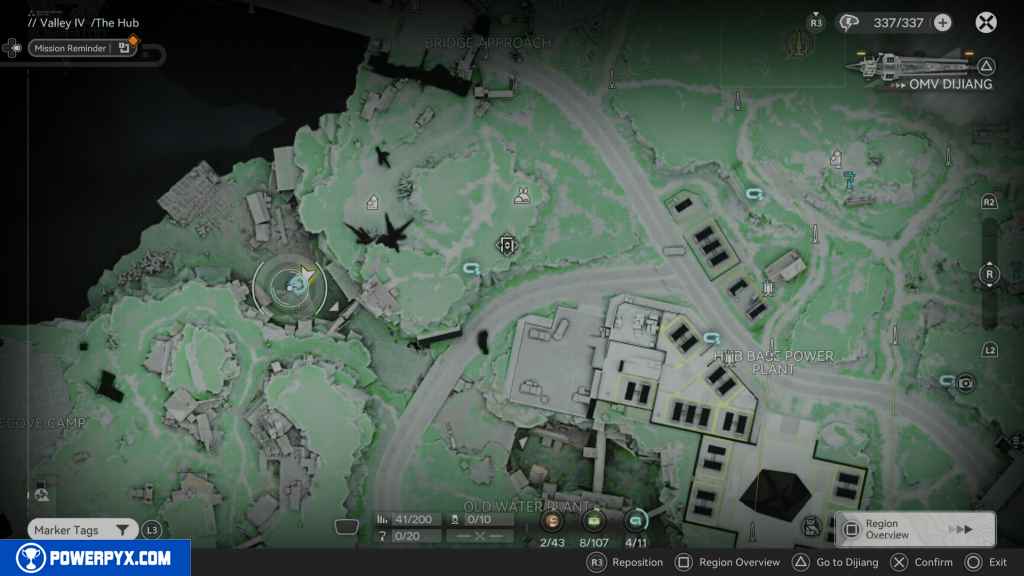
Task: Open the Region Overview panel
Action: point(915,529)
